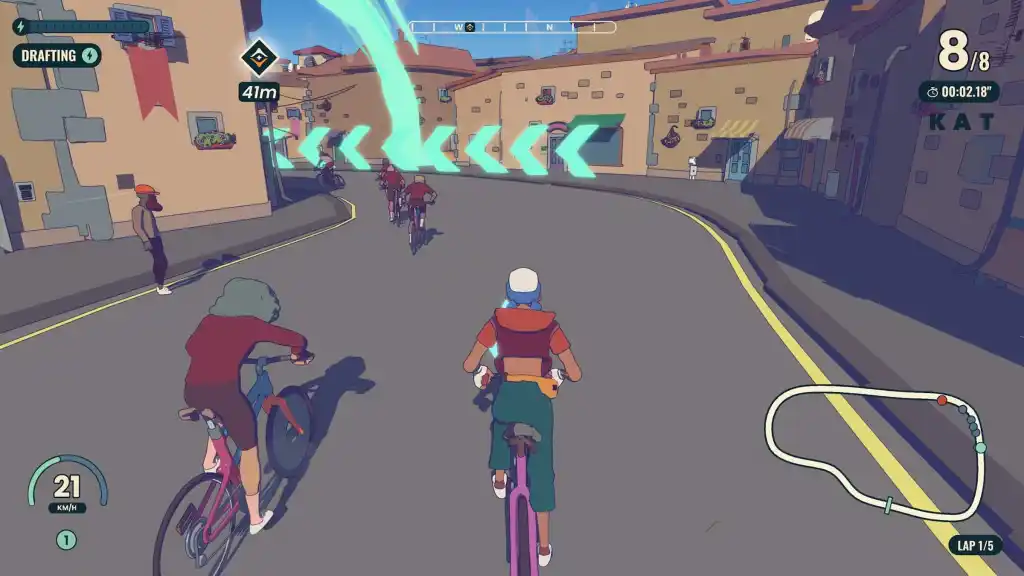Image resolution: width=1024 pixels, height=576 pixels.
Task: Click the compass heading bar
Action: pos(511,27)
